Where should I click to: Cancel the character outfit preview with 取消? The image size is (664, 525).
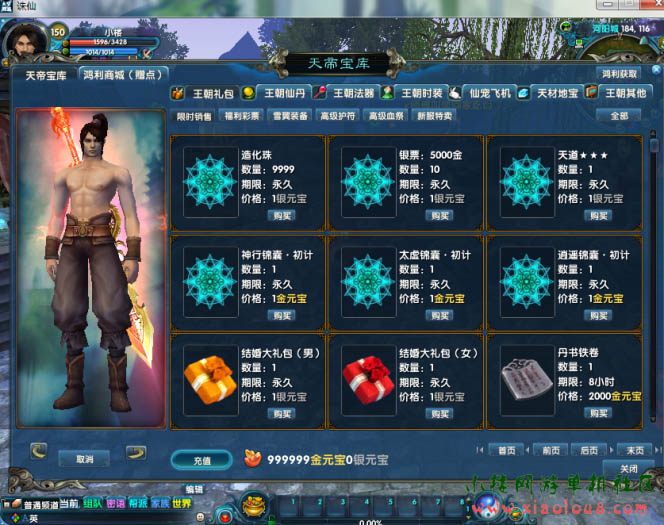[85, 459]
